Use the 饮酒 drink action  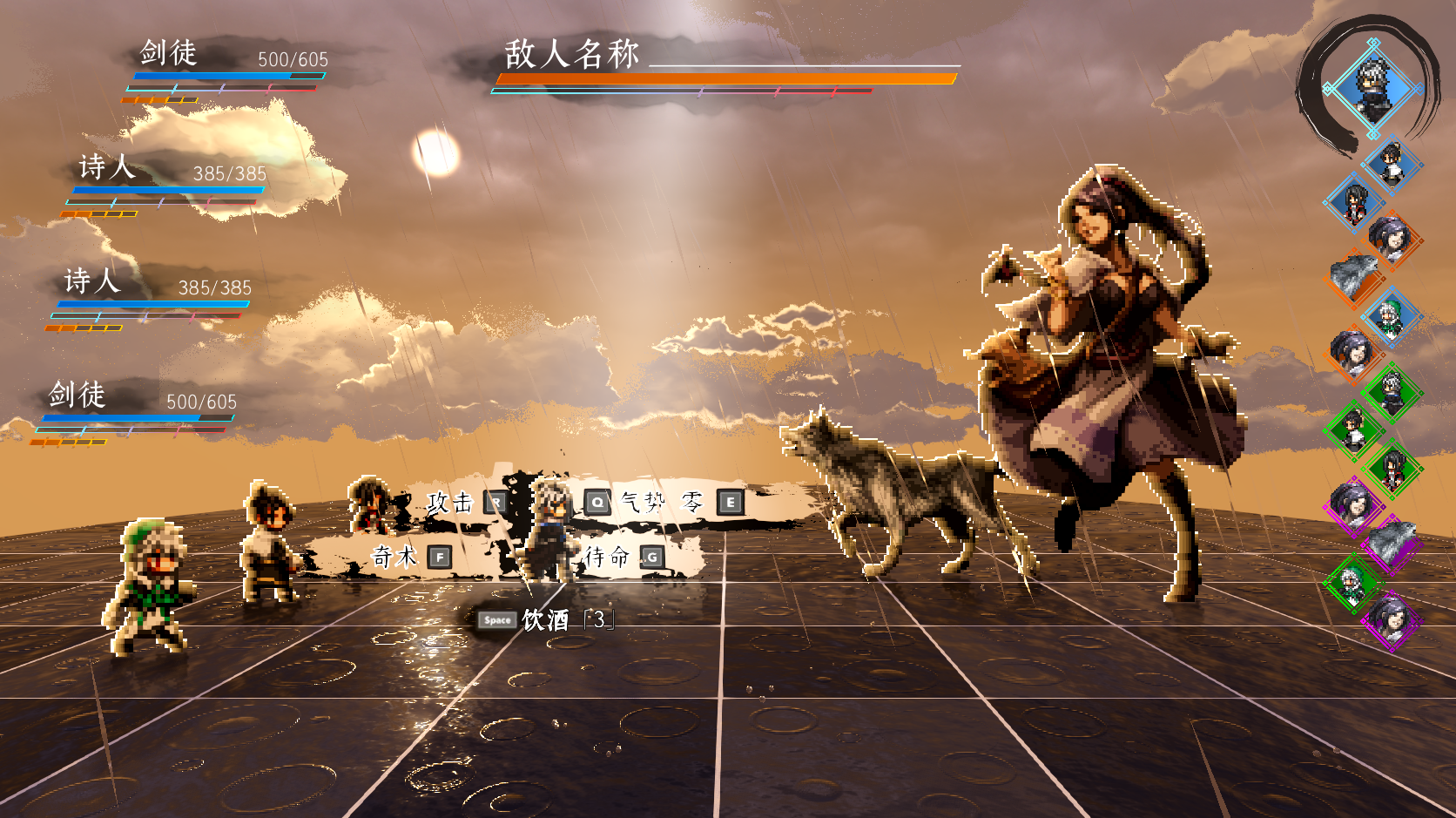pyautogui.click(x=545, y=620)
